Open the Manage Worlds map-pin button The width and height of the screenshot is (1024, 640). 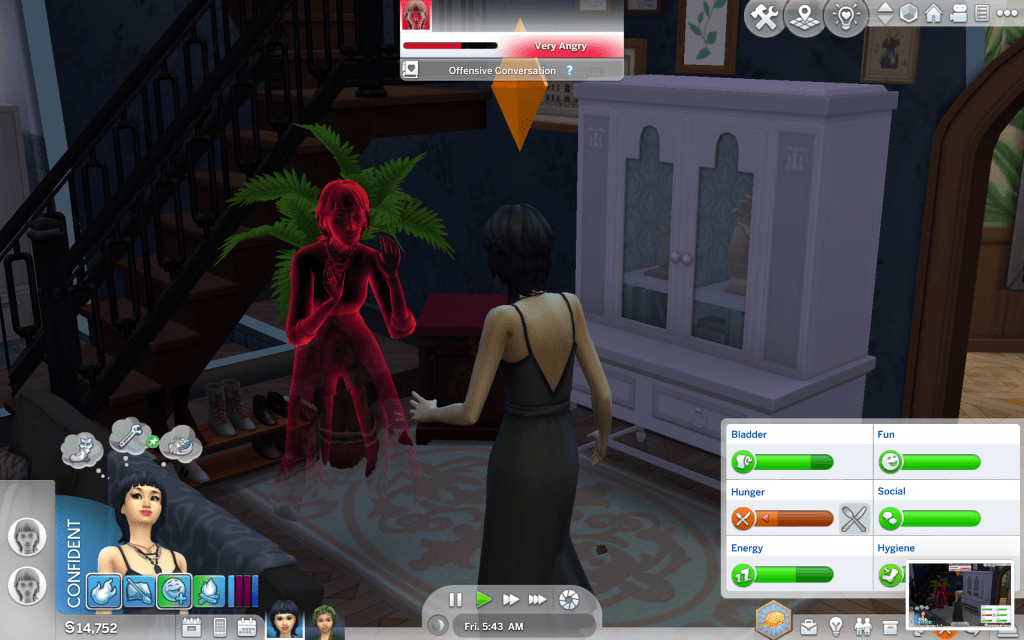click(x=806, y=17)
